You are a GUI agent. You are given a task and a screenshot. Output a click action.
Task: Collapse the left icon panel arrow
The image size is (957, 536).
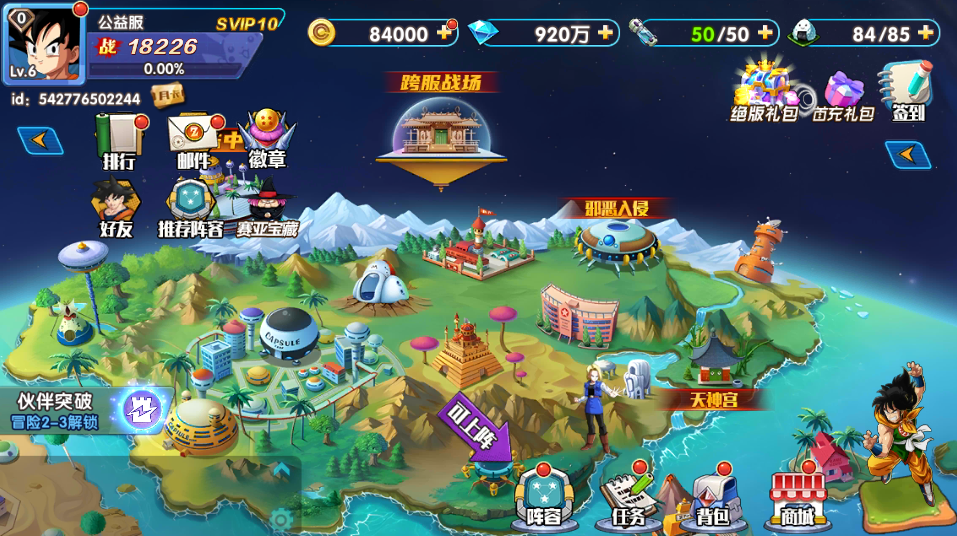[40, 141]
